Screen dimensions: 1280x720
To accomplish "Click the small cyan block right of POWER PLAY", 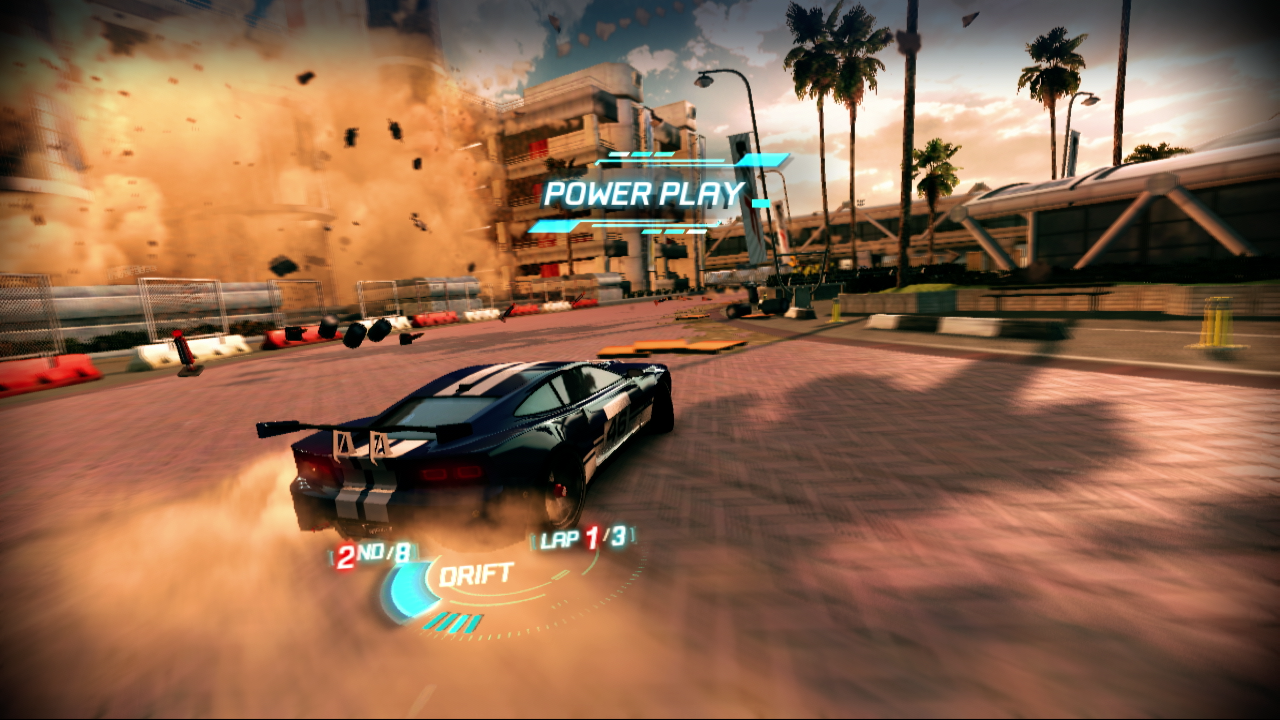I will click(759, 202).
